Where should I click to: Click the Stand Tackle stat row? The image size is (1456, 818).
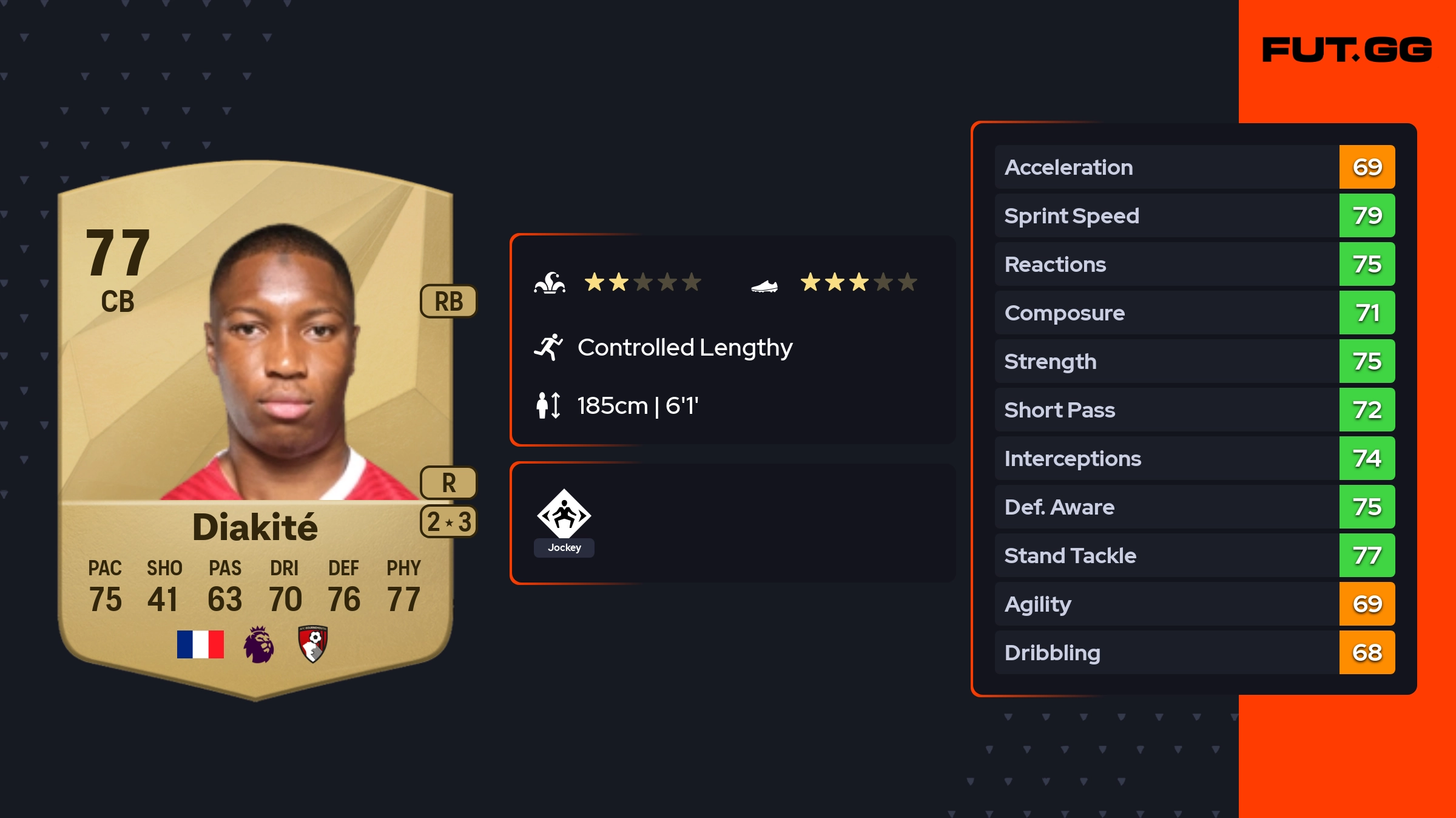pos(1194,555)
